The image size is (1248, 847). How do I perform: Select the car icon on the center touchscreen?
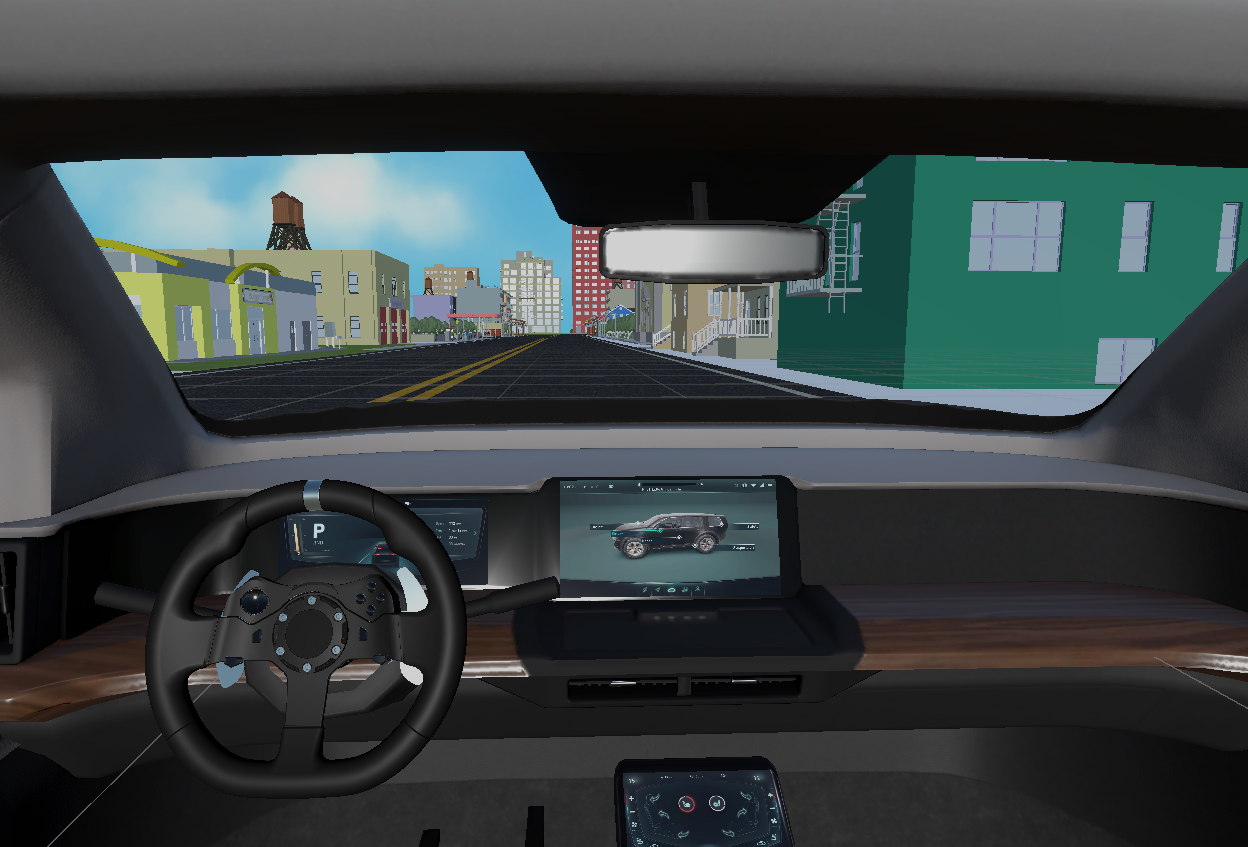click(x=671, y=590)
